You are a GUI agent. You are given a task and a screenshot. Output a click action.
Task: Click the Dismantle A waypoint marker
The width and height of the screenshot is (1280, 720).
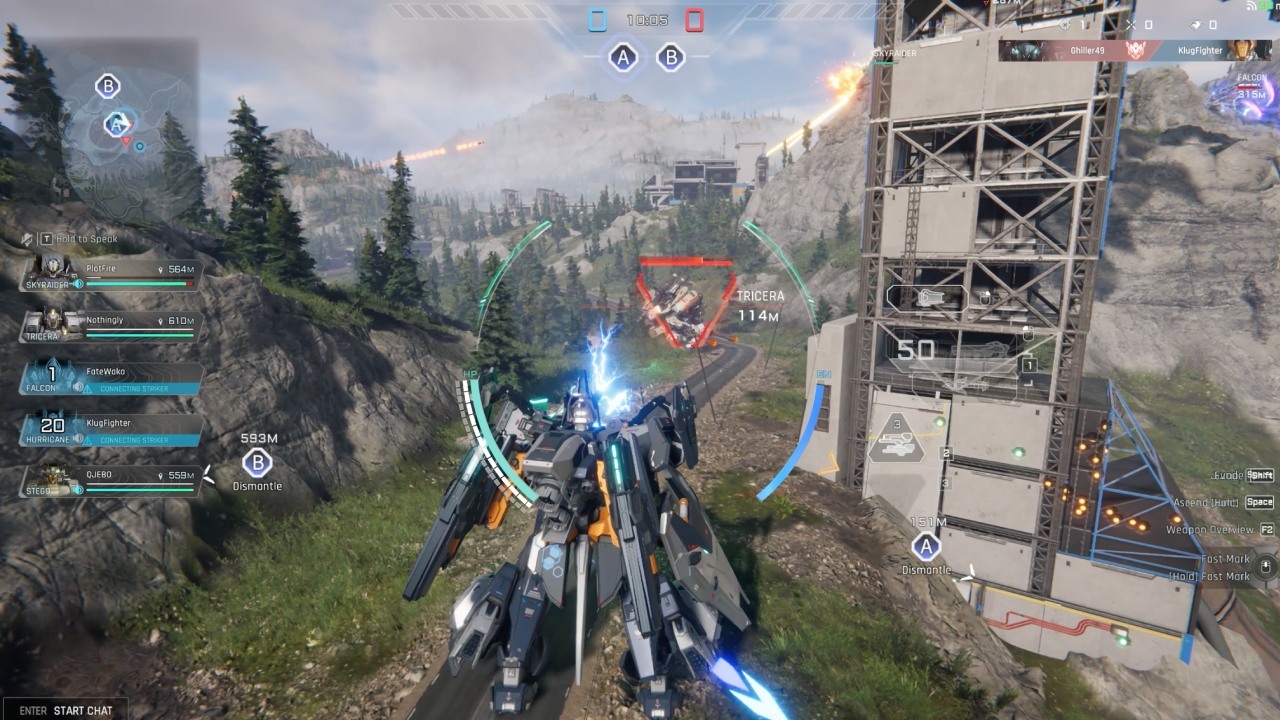[x=926, y=547]
